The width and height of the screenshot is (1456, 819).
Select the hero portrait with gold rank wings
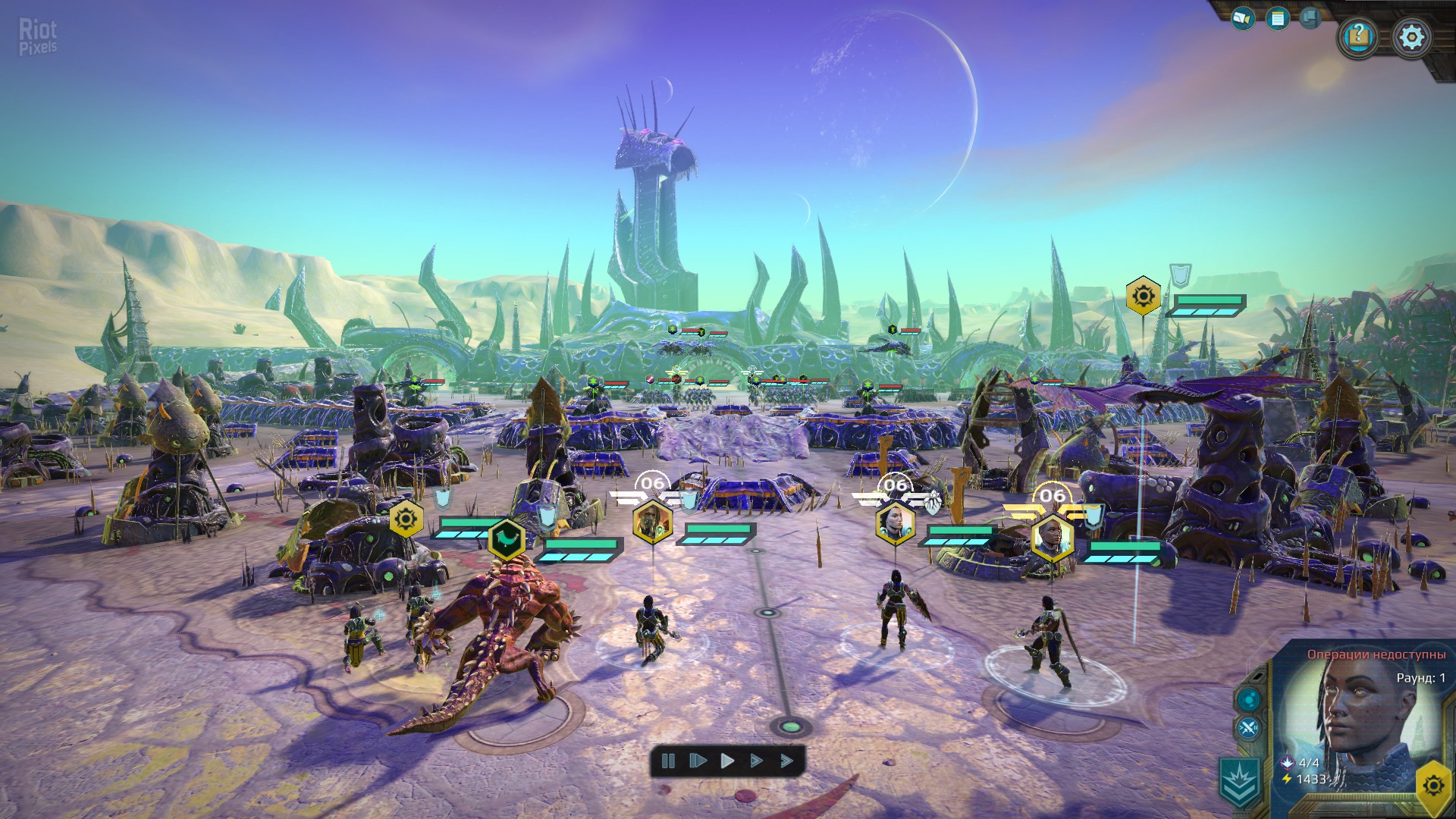[1052, 537]
